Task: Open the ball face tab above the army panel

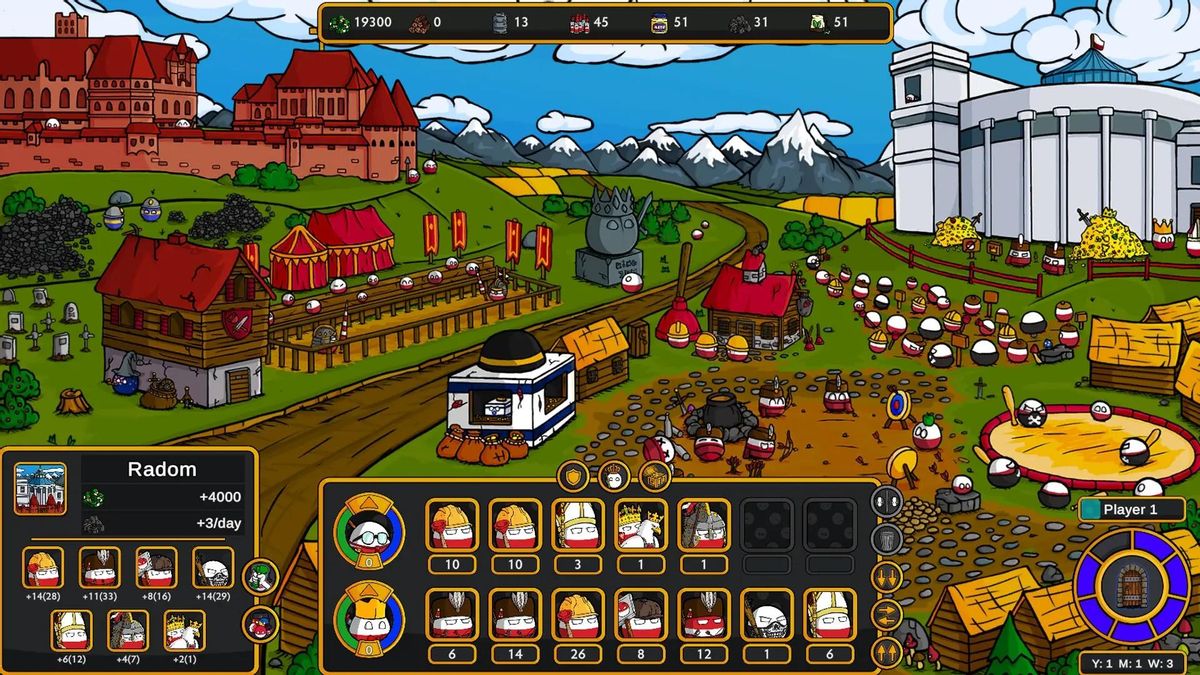Action: point(613,477)
